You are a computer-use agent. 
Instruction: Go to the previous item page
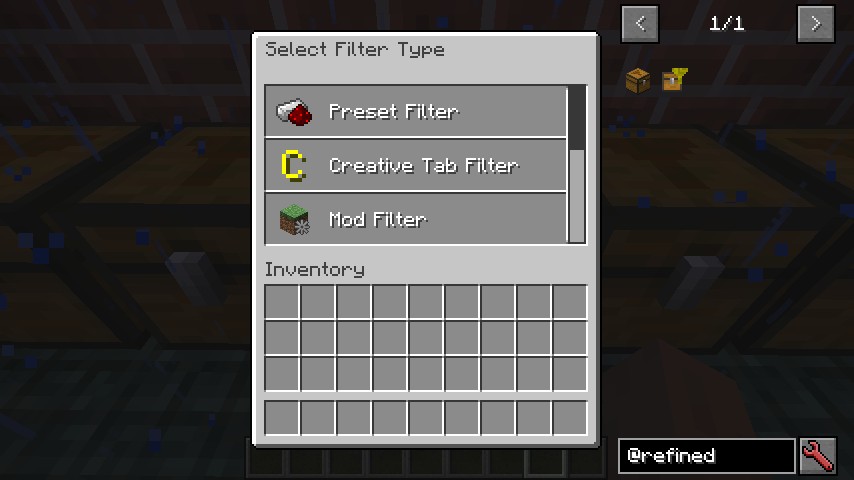tap(640, 23)
